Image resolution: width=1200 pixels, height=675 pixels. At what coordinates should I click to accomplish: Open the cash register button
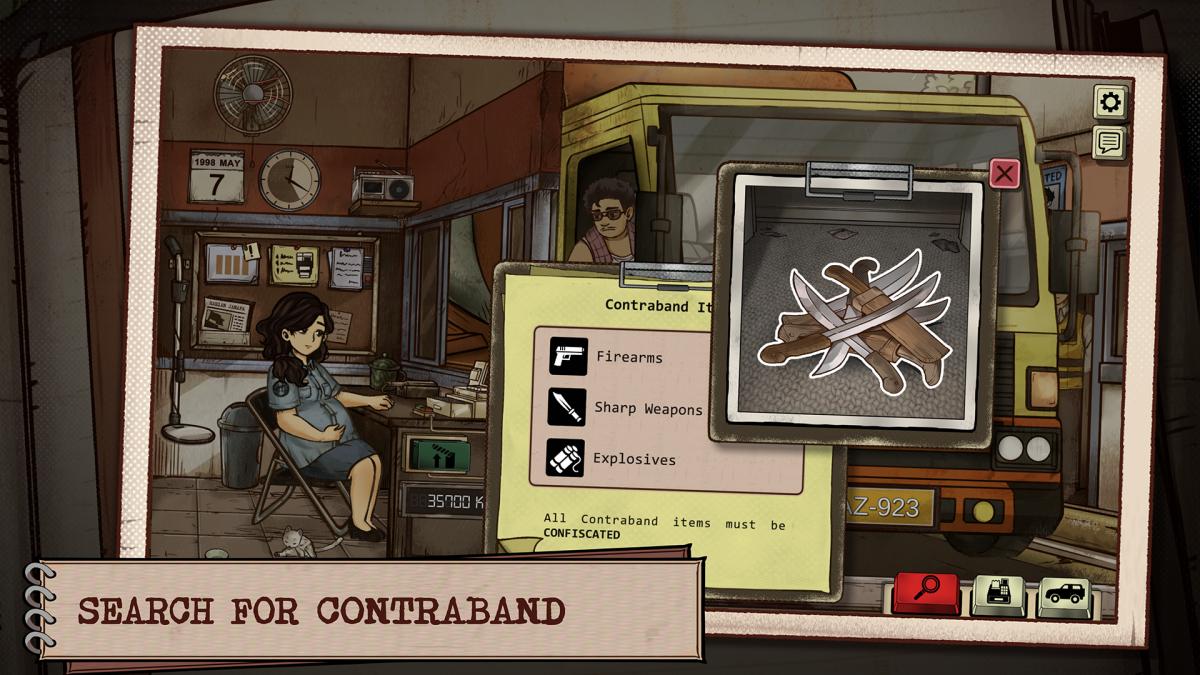998,595
